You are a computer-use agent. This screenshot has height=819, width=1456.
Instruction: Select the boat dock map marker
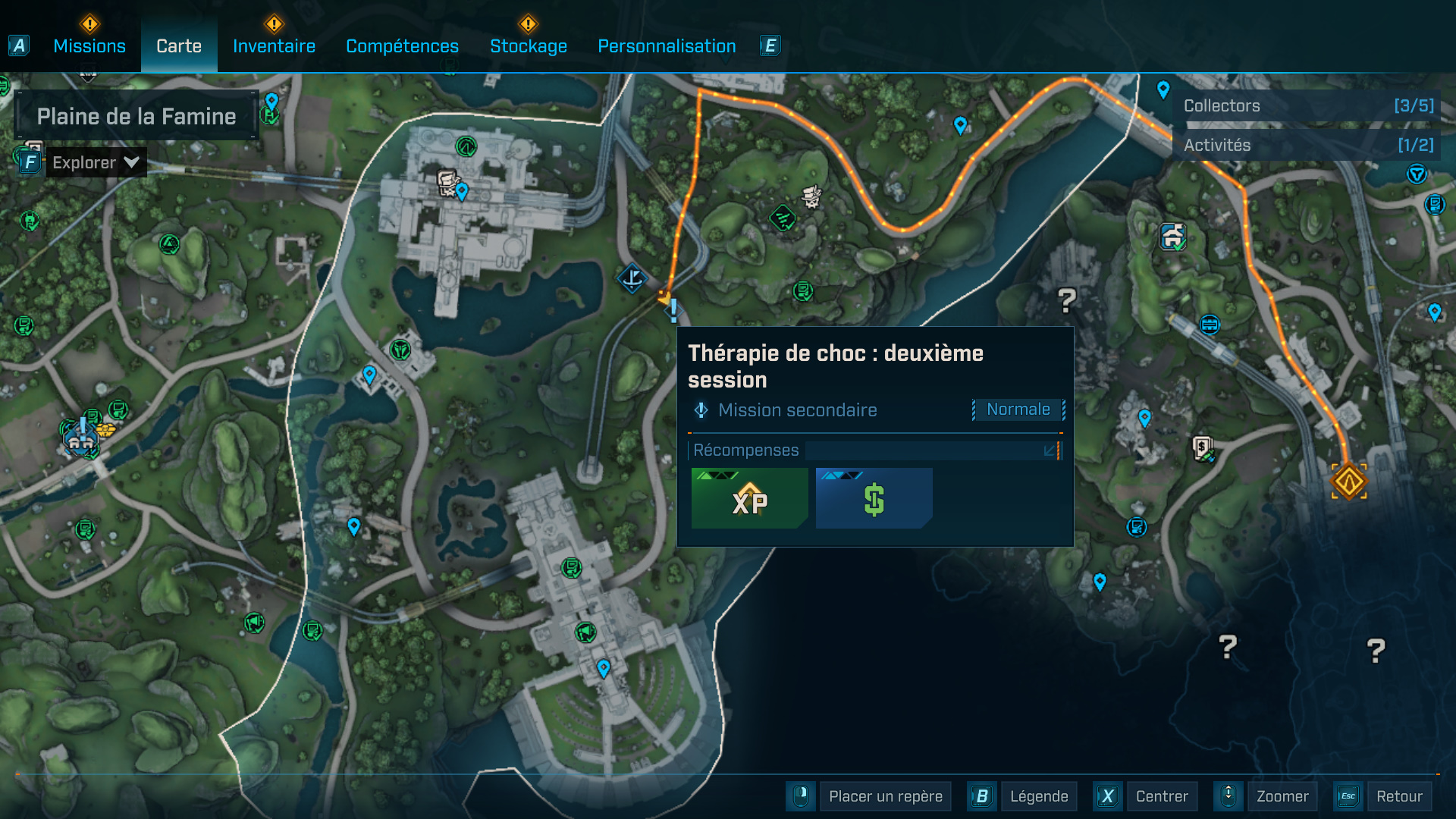tap(631, 278)
